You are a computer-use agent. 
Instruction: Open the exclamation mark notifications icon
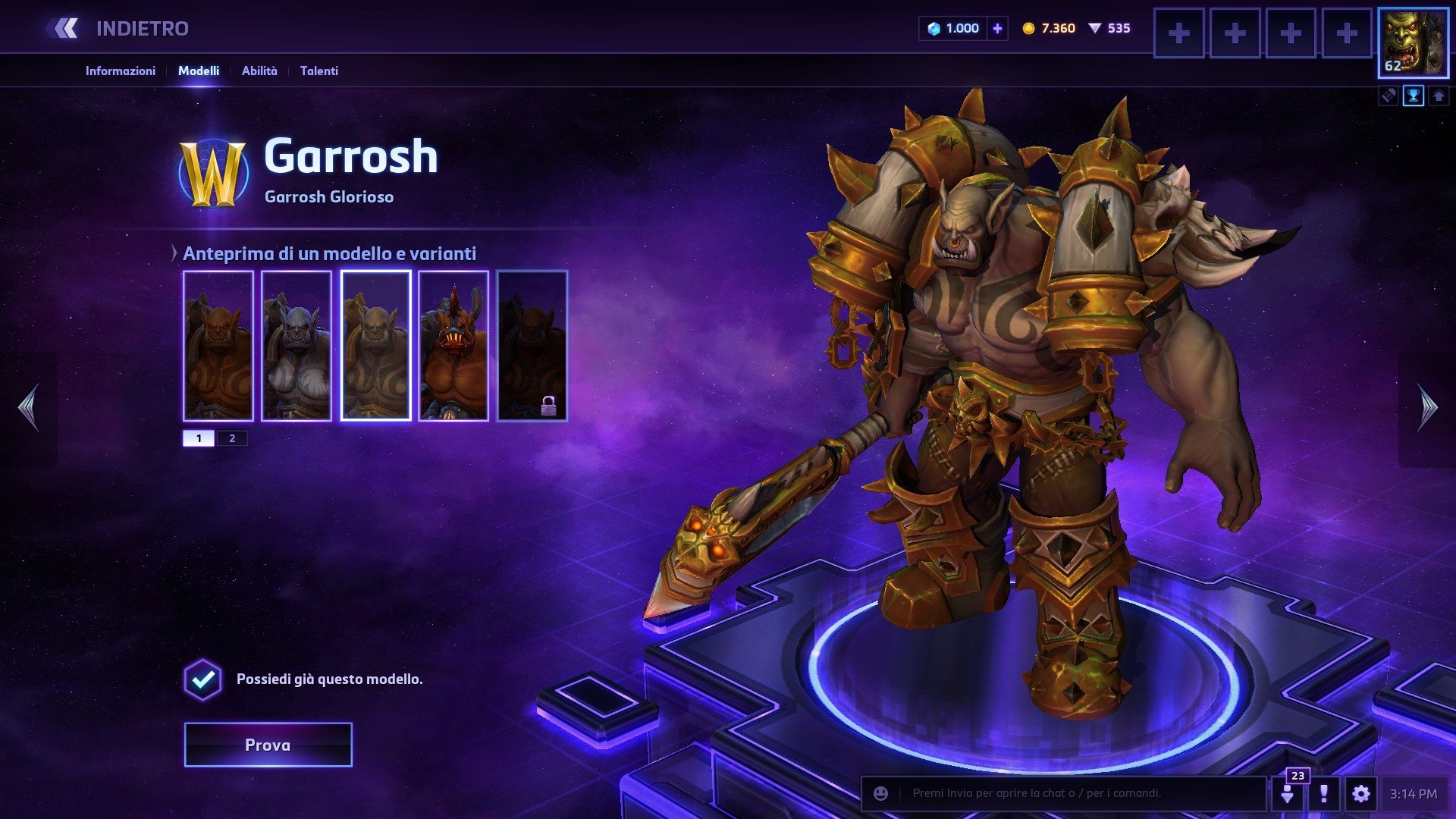(x=1323, y=794)
